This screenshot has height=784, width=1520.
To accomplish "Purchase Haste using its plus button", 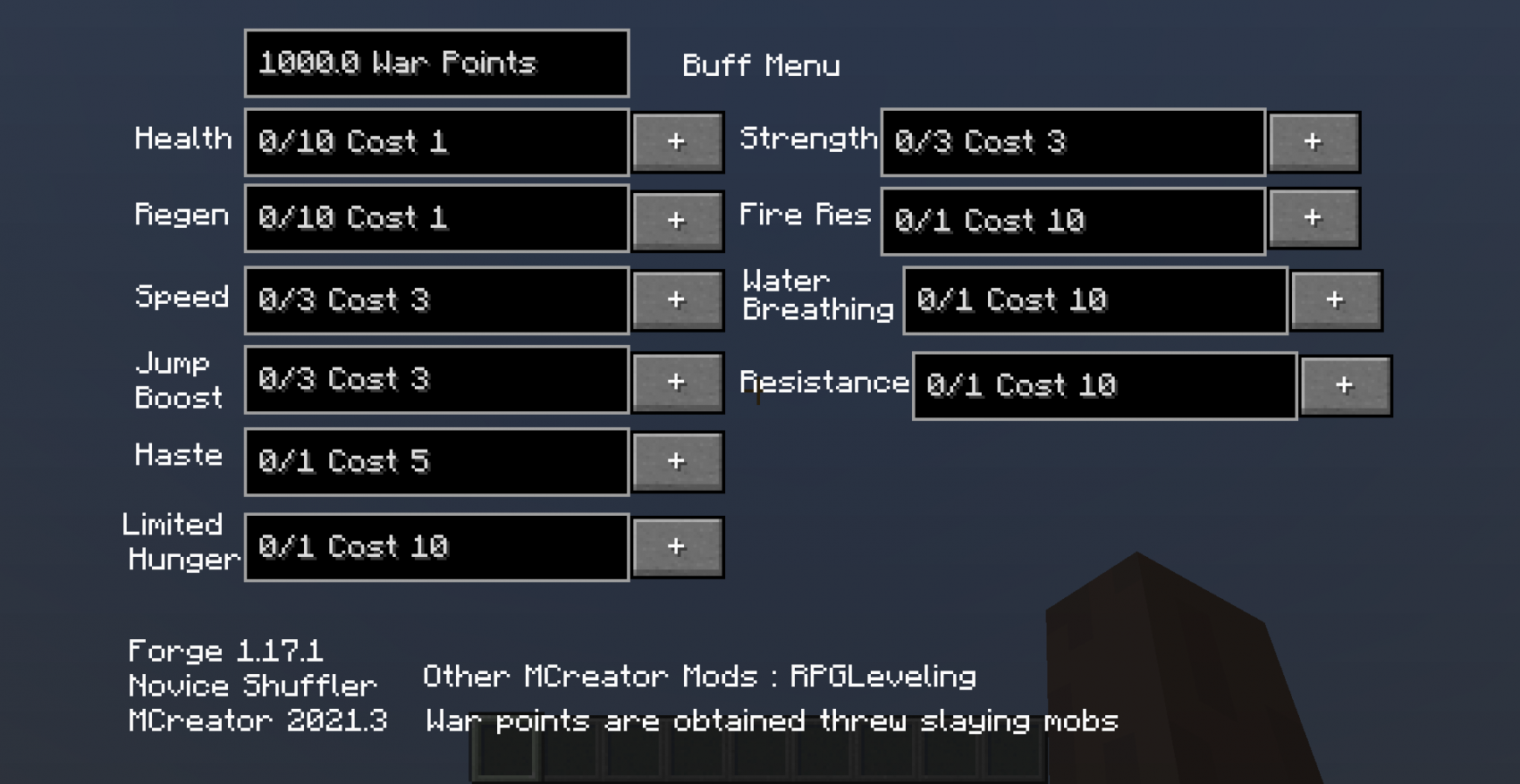I will (677, 461).
